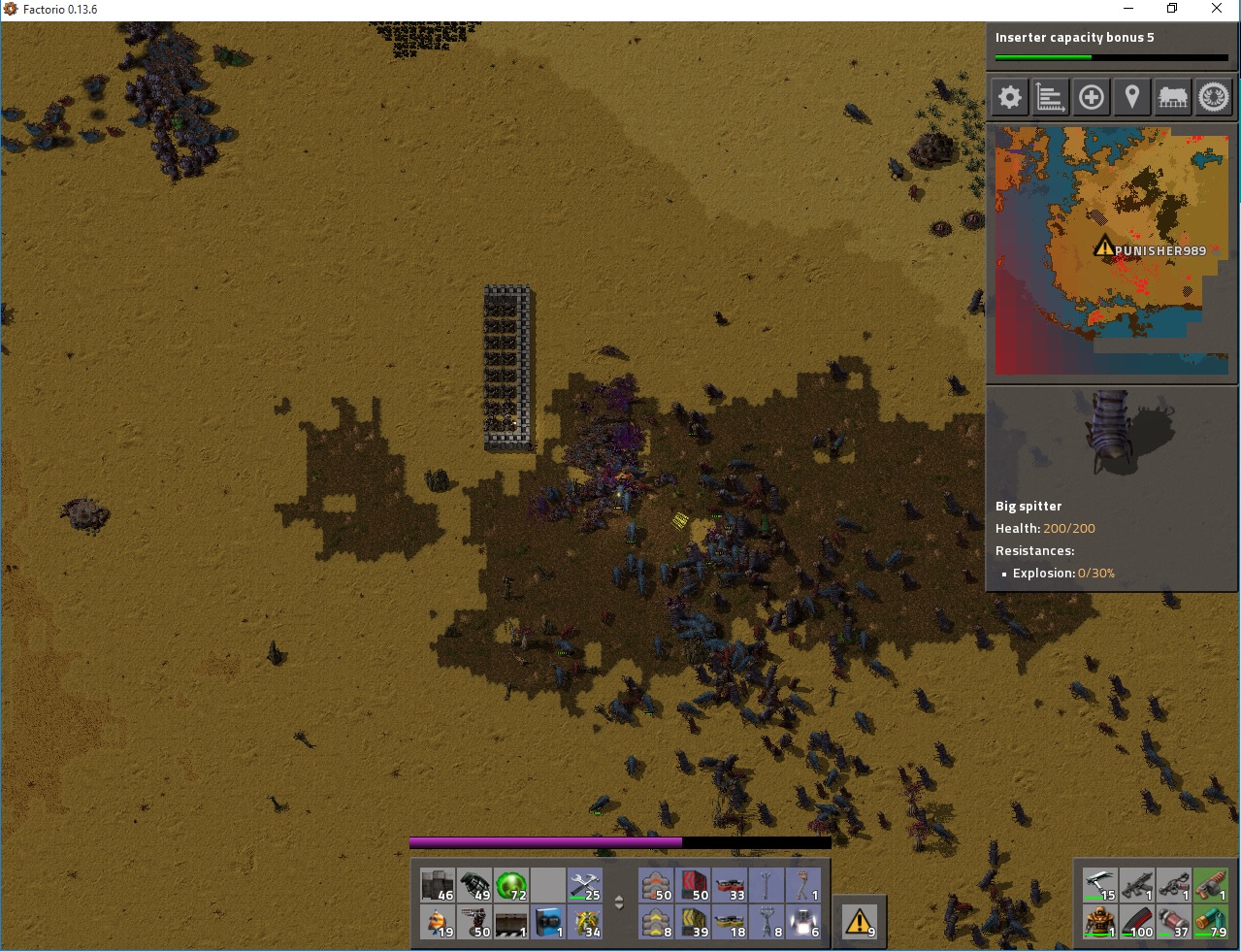Choose the repair pack slot with 25
The height and width of the screenshot is (952, 1241).
click(x=585, y=886)
